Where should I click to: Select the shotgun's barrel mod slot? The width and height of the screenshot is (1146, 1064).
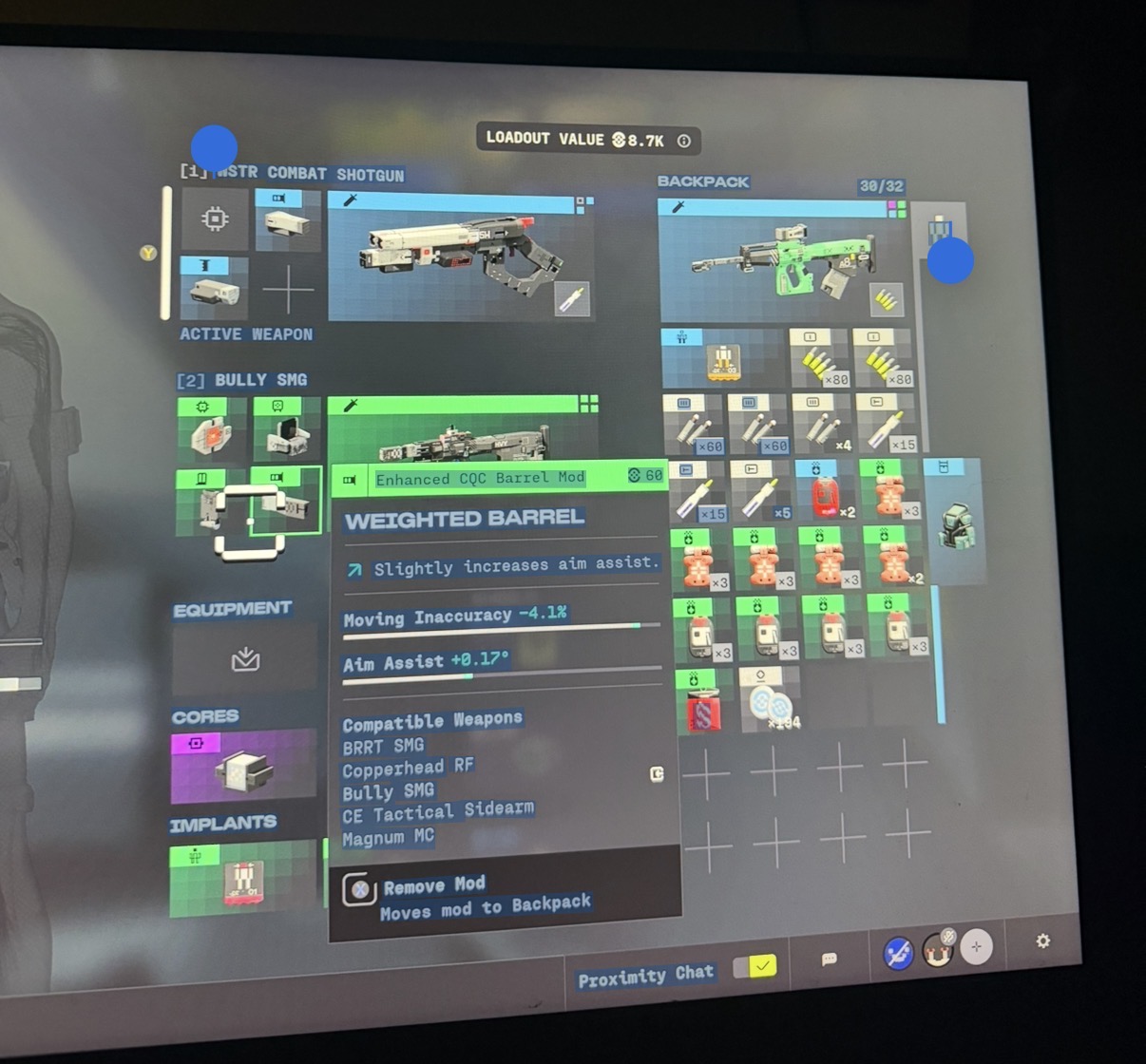coord(288,221)
